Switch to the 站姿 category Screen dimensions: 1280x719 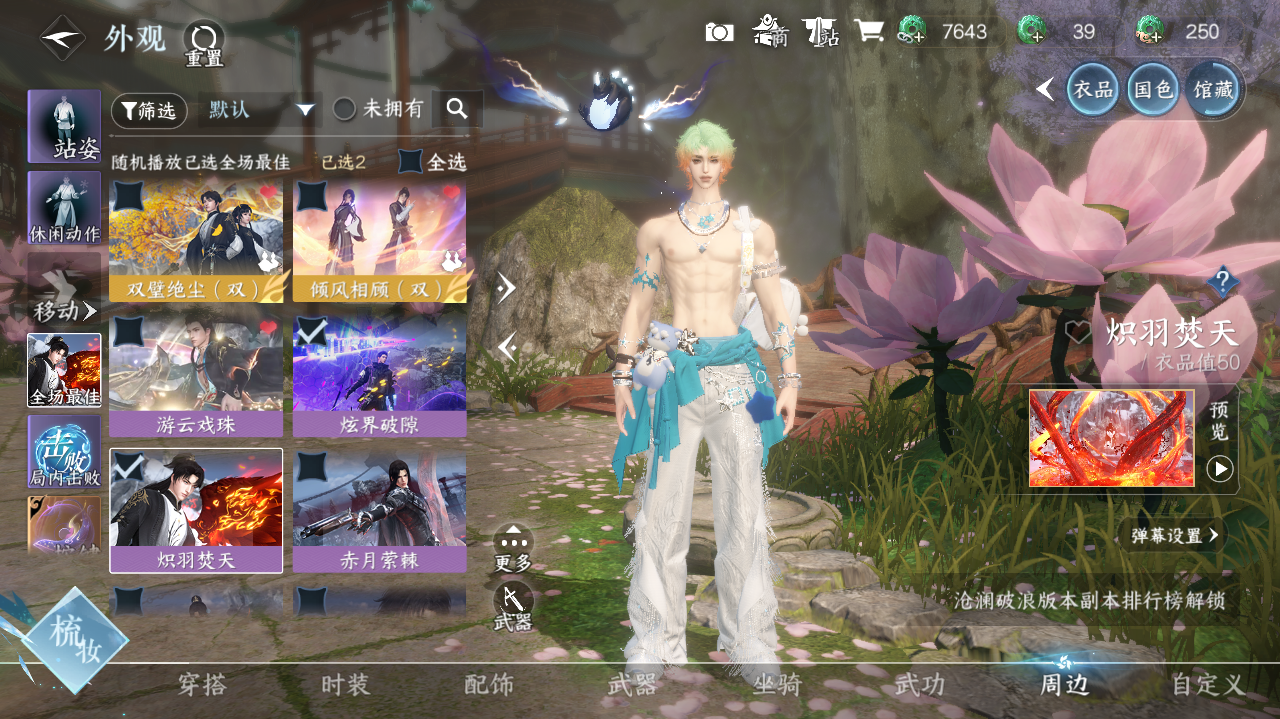click(x=64, y=126)
